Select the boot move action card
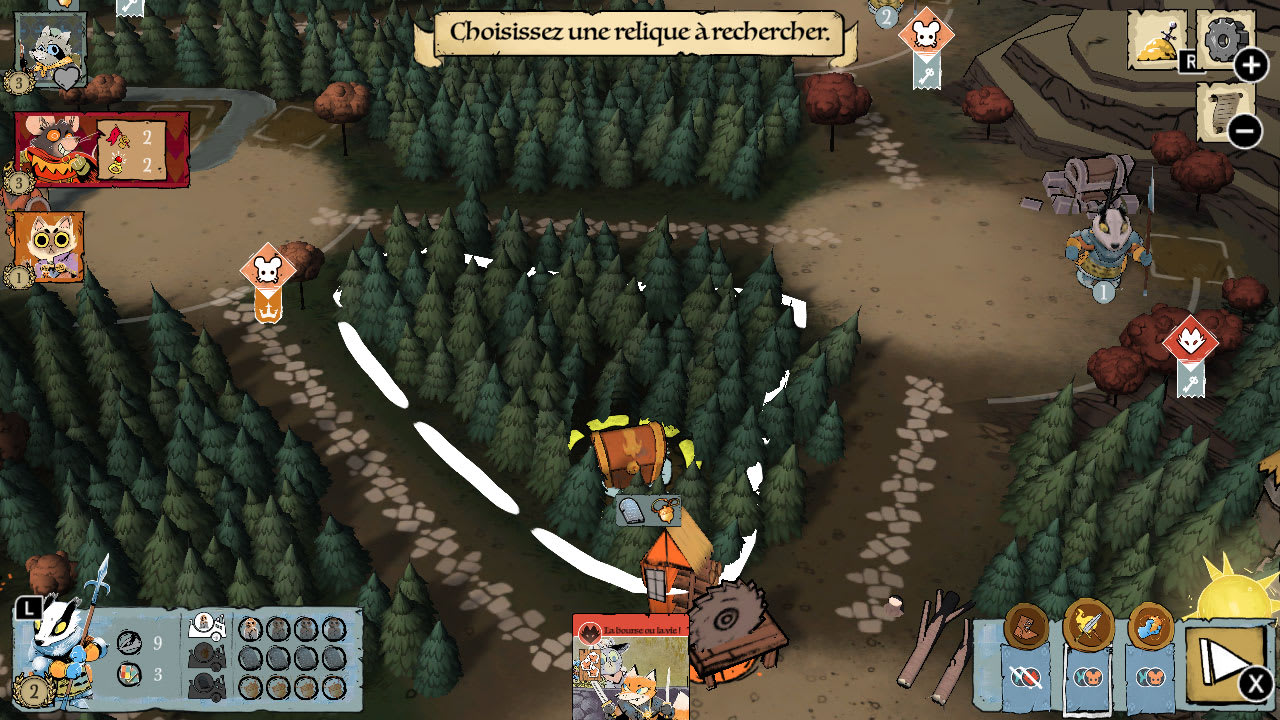Image resolution: width=1280 pixels, height=720 pixels. coord(1026,627)
